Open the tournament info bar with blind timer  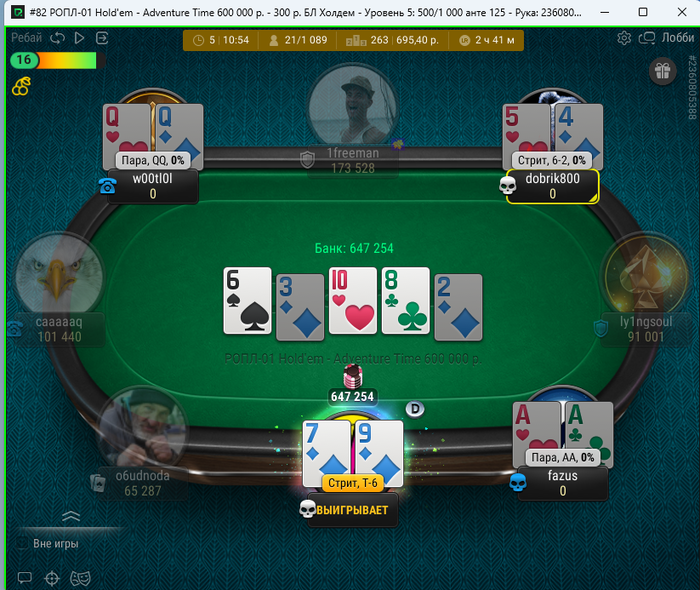(354, 40)
